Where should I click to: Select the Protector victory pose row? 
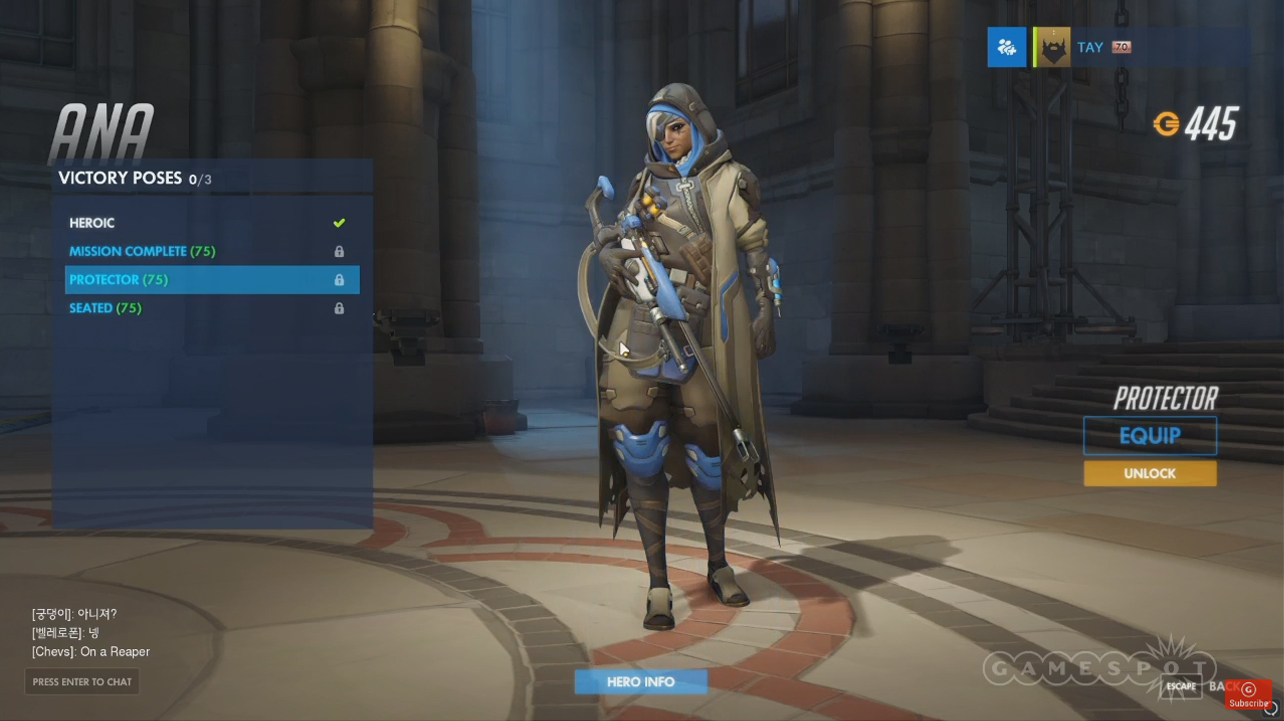point(211,280)
